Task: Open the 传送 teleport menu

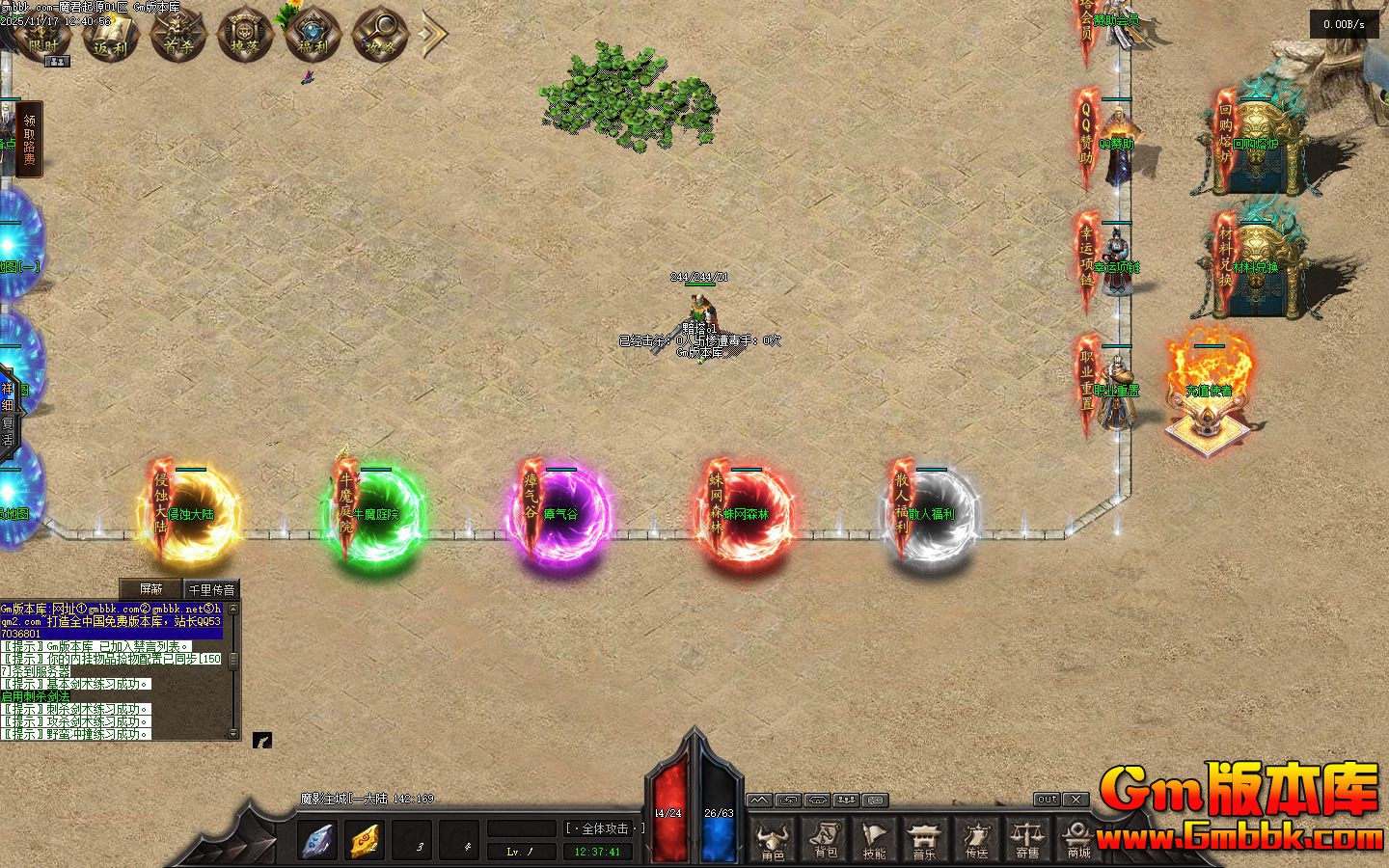Action: pyautogui.click(x=976, y=840)
